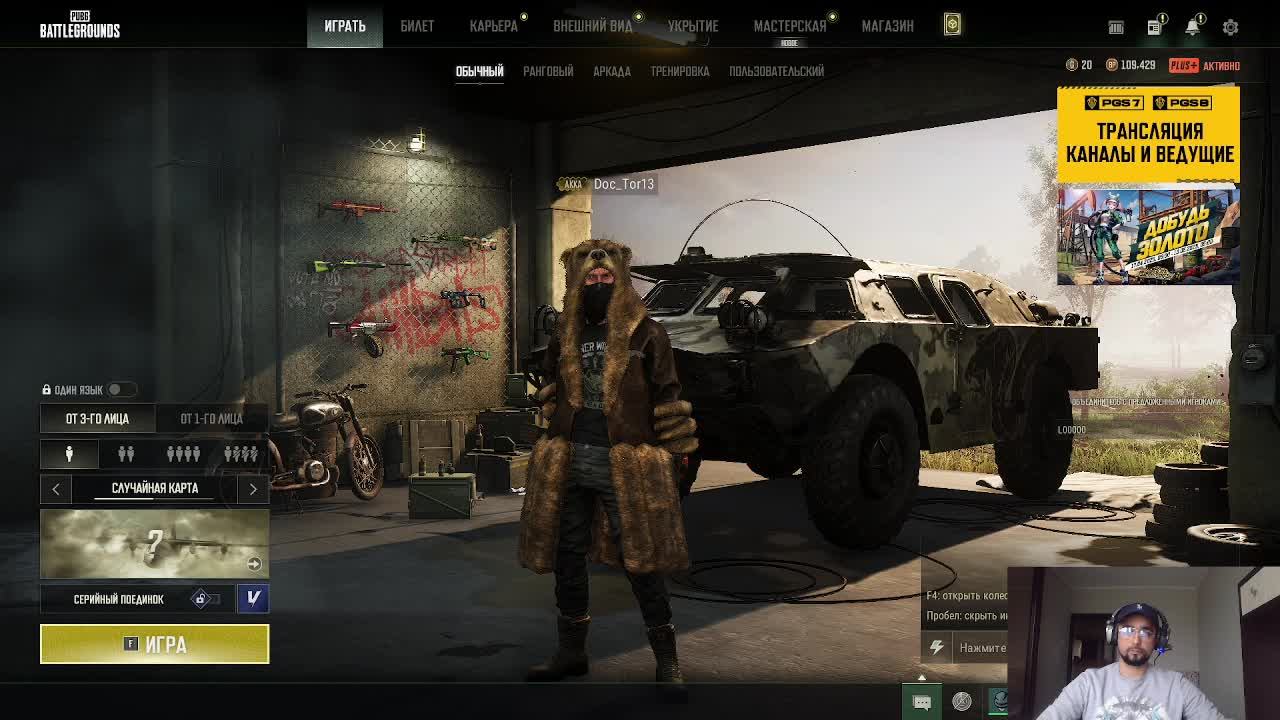
Task: Open the chat speech-bubble icon
Action: 921,702
